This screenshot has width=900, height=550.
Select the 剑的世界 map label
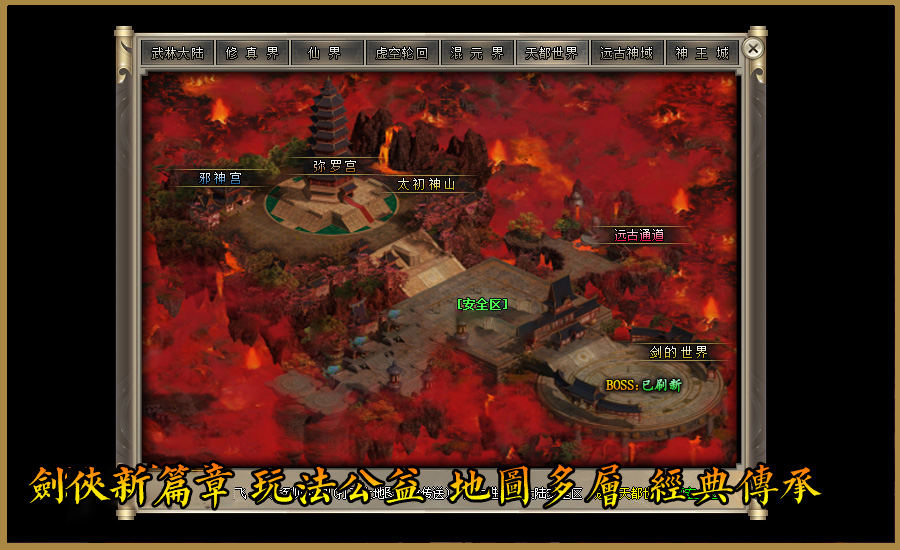pyautogui.click(x=679, y=352)
